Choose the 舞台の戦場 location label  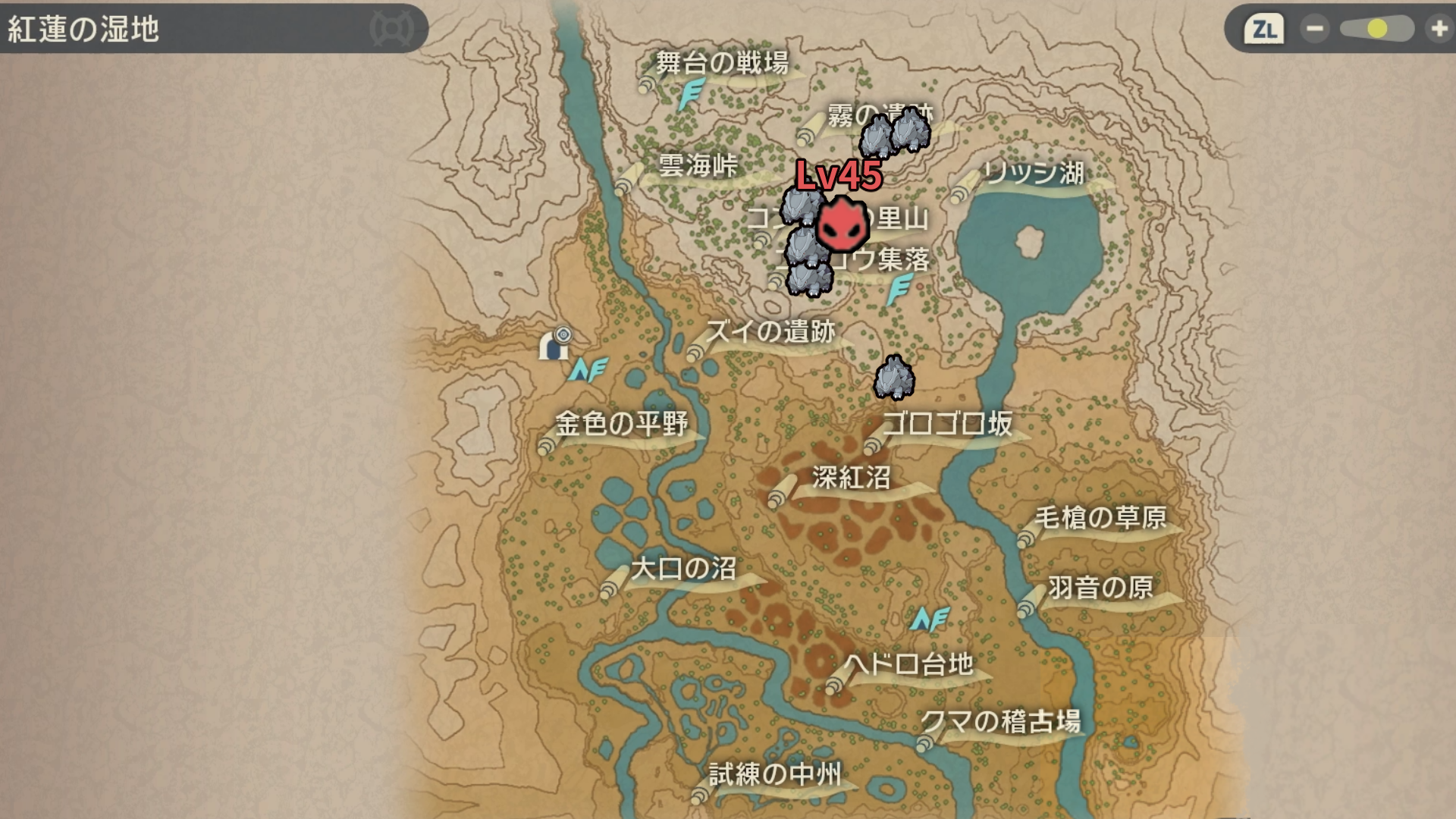click(721, 63)
